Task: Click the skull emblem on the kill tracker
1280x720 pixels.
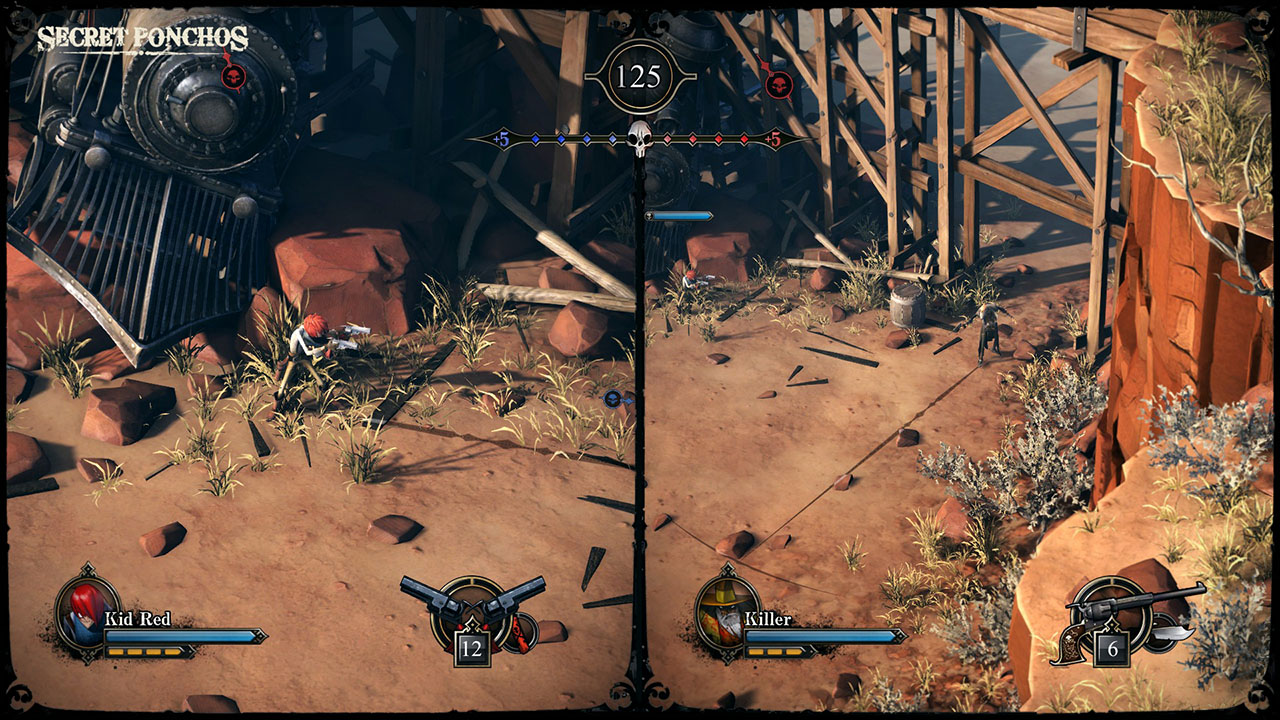Action: tap(639, 139)
